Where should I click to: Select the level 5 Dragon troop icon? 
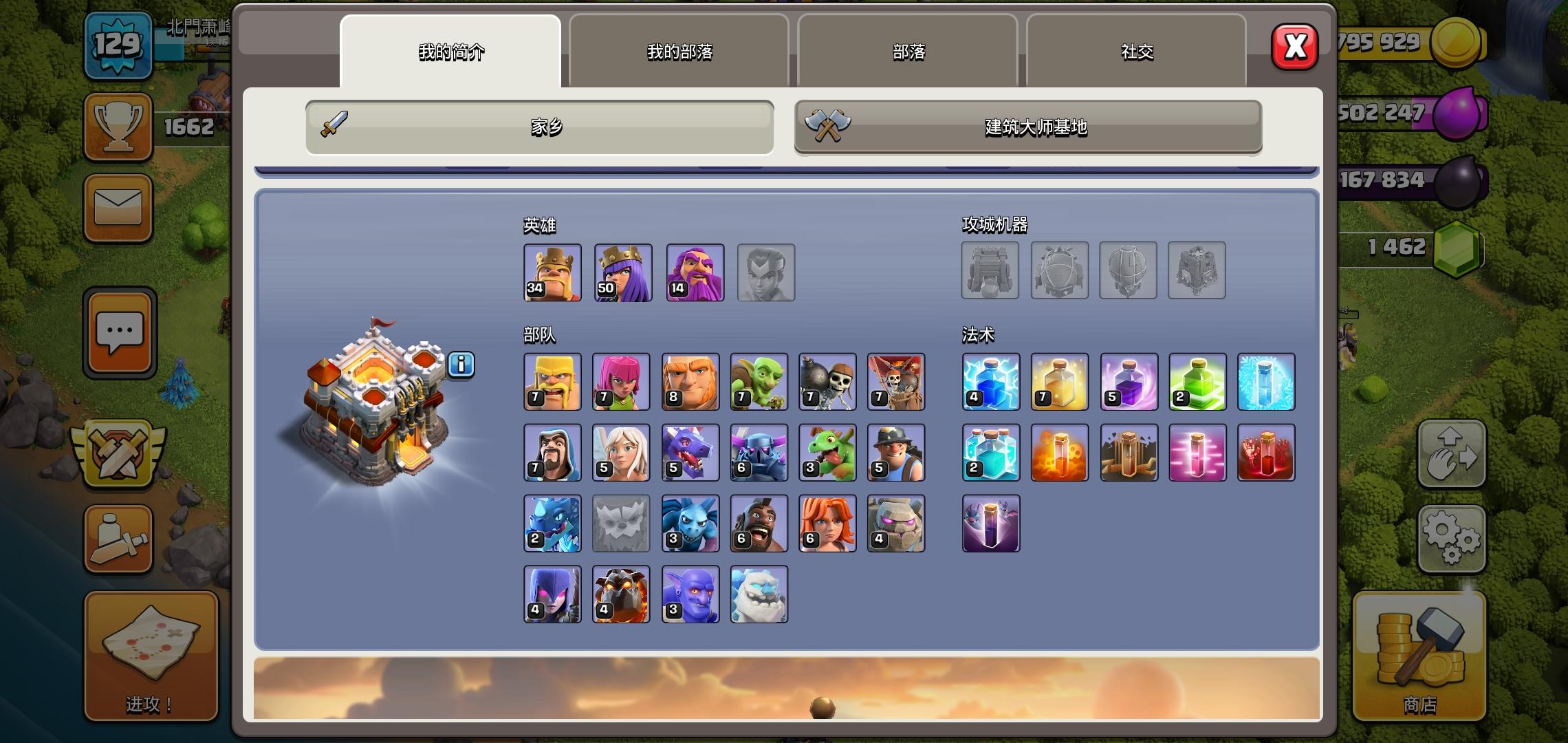(690, 453)
